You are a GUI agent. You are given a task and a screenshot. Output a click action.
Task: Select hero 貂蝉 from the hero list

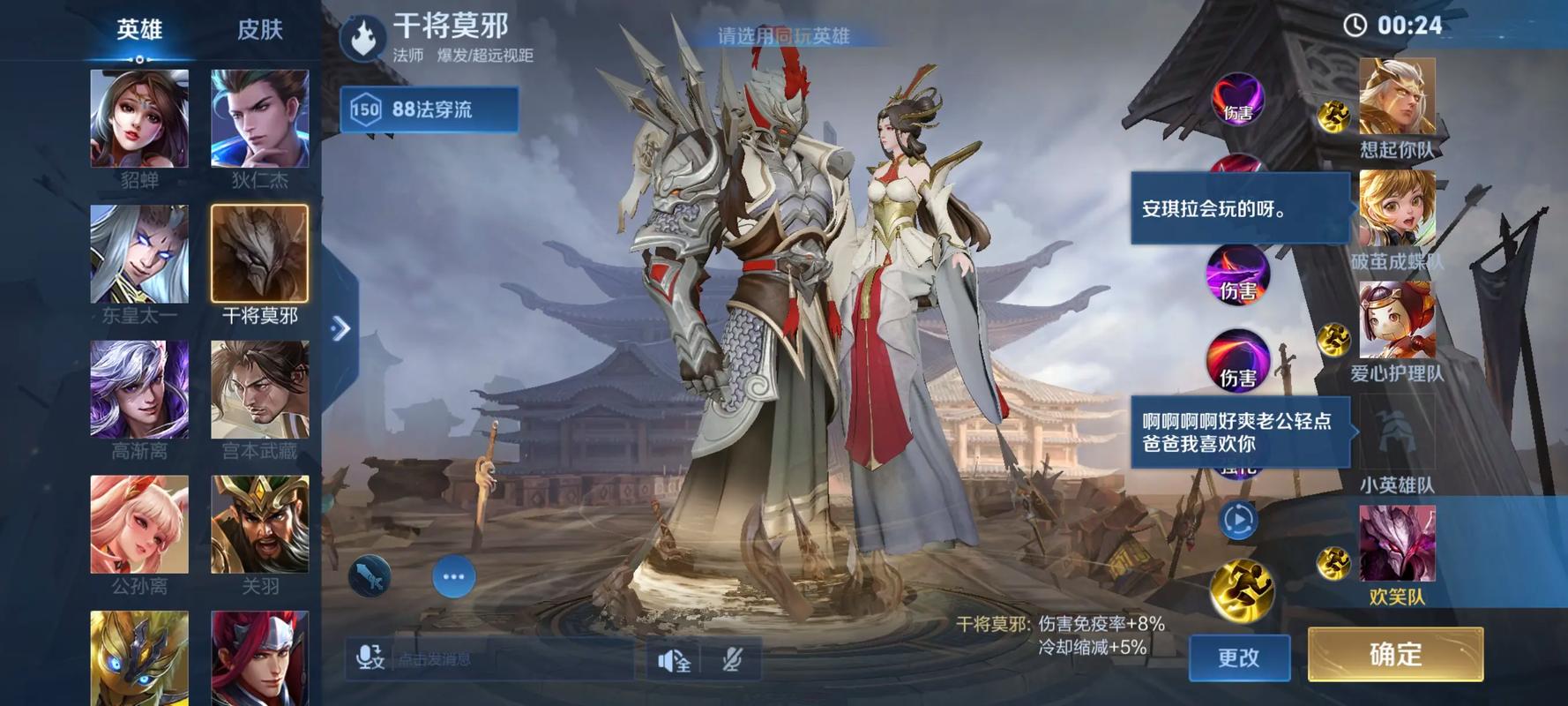tap(138, 116)
